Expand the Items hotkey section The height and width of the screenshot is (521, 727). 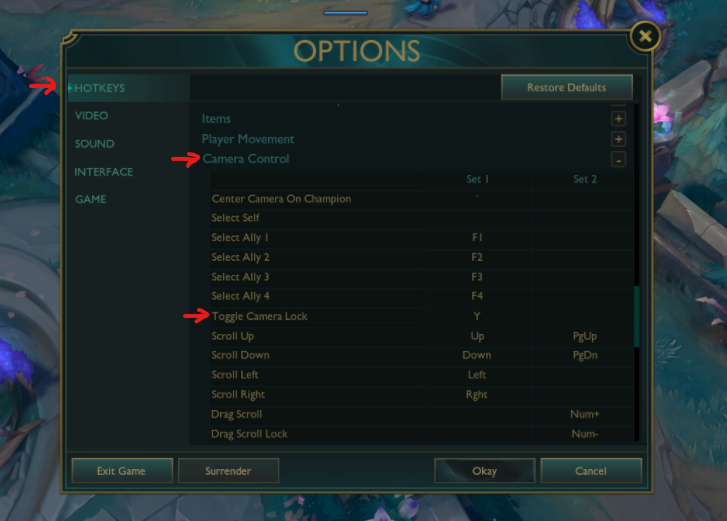point(619,119)
